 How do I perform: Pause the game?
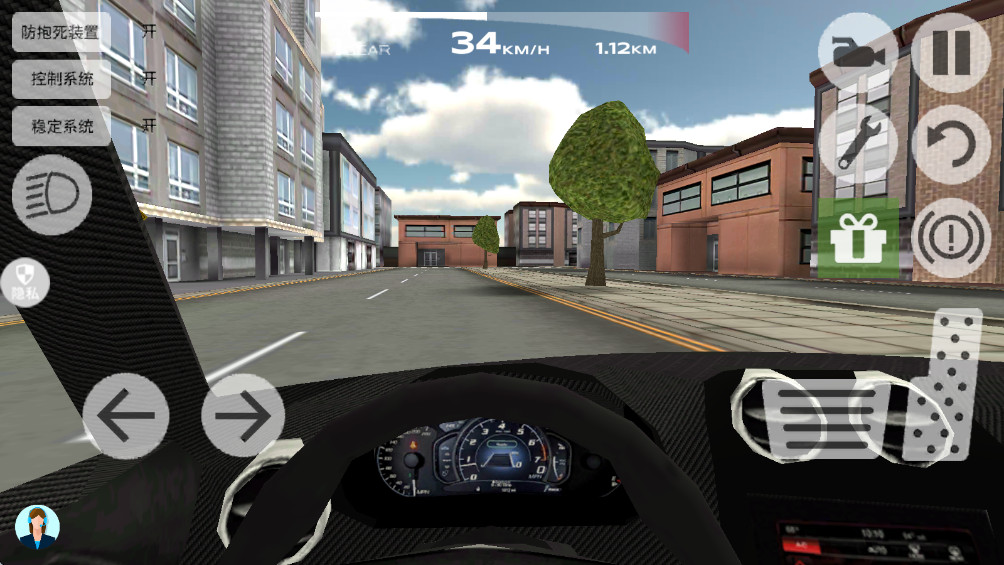pyautogui.click(x=951, y=52)
